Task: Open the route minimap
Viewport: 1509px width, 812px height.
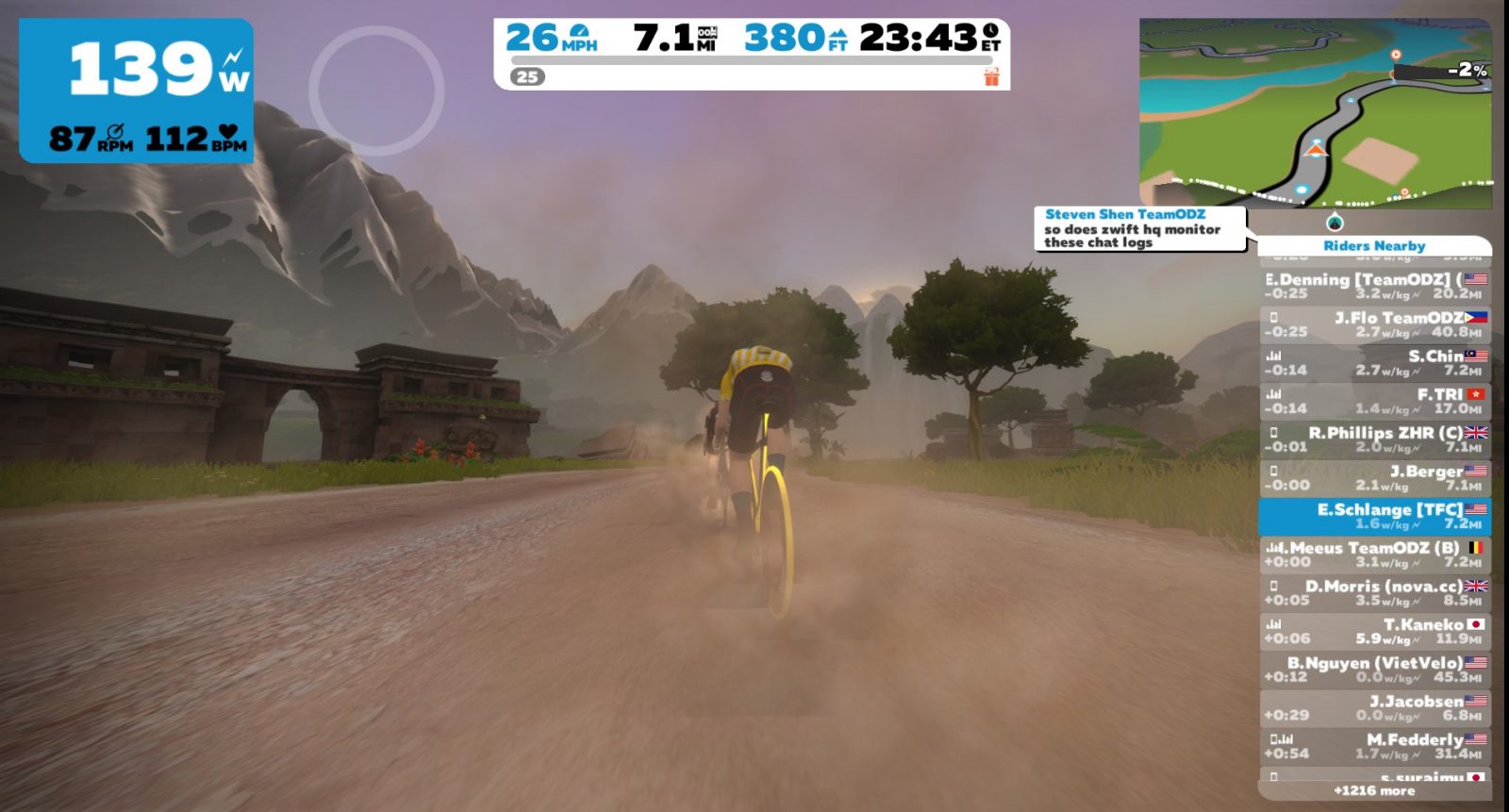Action: [x=1315, y=113]
